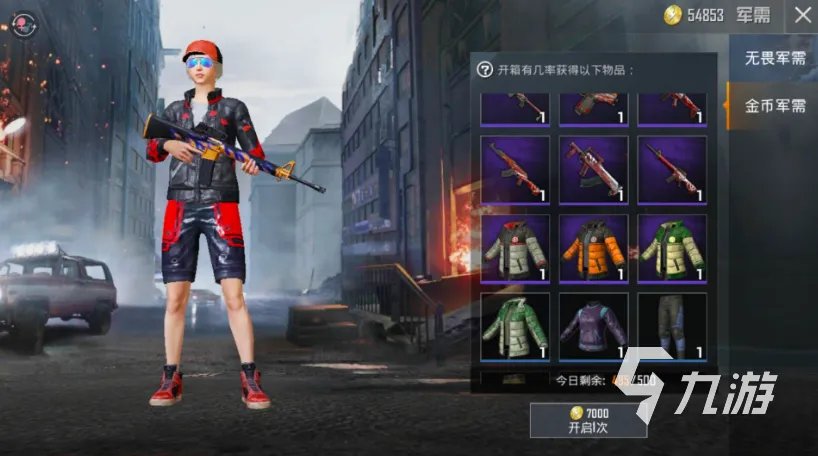818x456 pixels.
Task: Choose the purple sweater item slot
Action: click(x=593, y=326)
